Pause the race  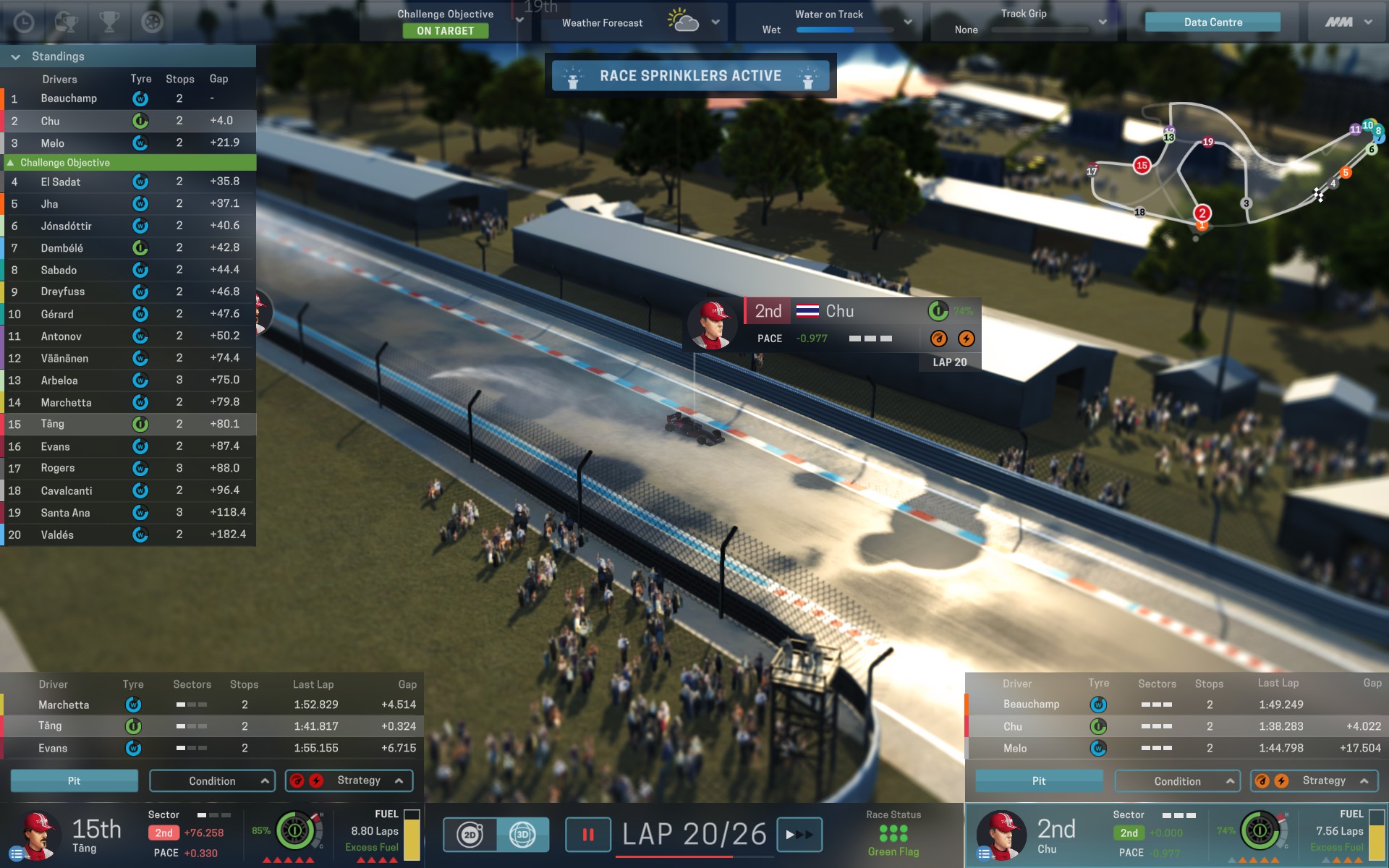(587, 835)
